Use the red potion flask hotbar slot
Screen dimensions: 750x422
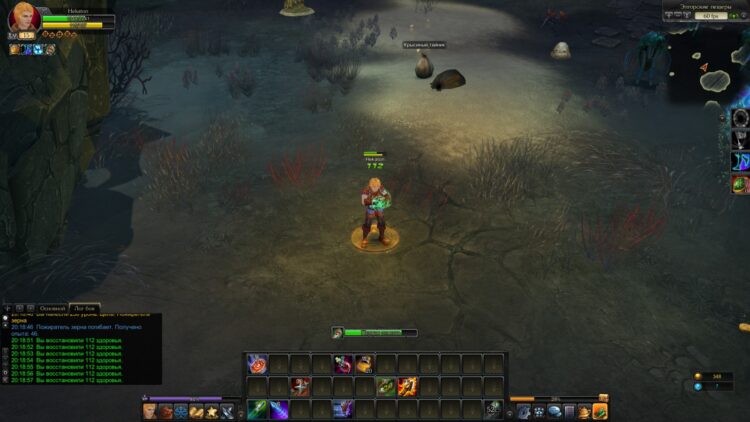343,364
